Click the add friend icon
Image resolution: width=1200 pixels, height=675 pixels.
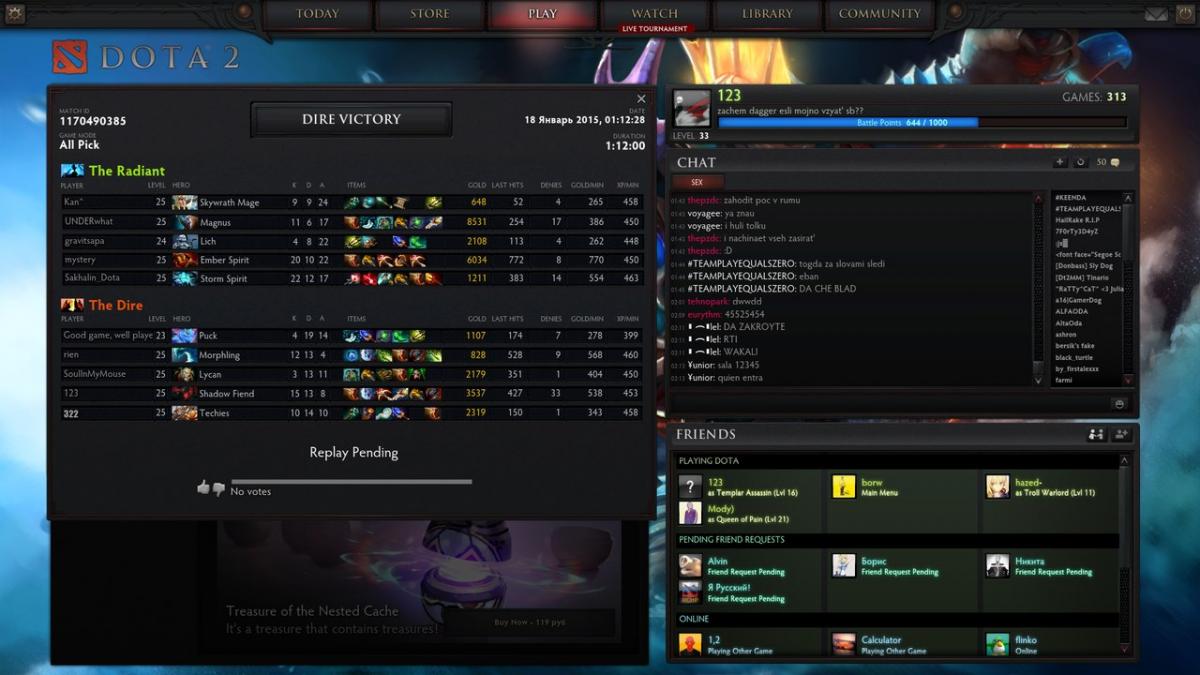pyautogui.click(x=1121, y=435)
